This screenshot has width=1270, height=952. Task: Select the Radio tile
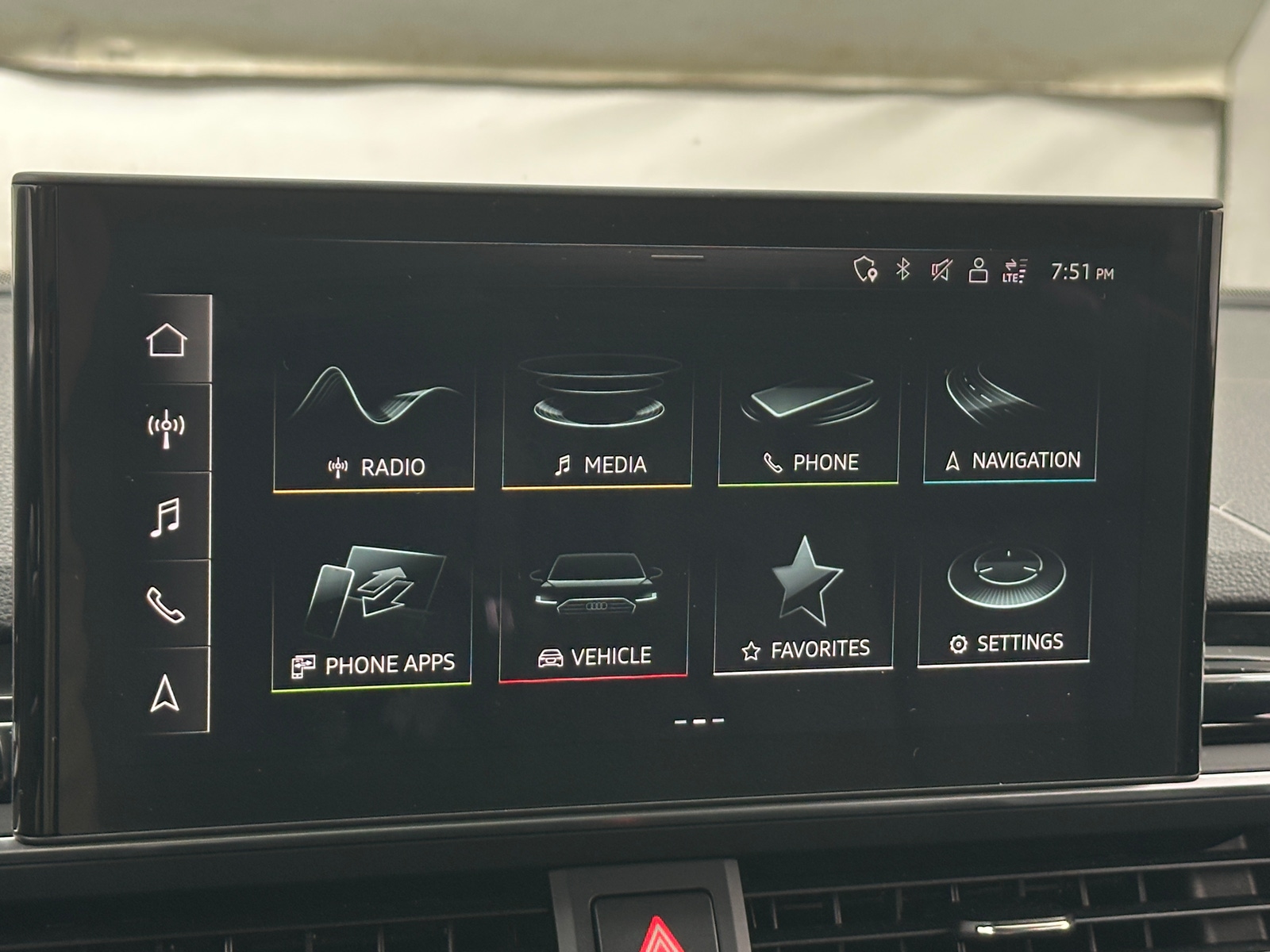click(x=371, y=413)
